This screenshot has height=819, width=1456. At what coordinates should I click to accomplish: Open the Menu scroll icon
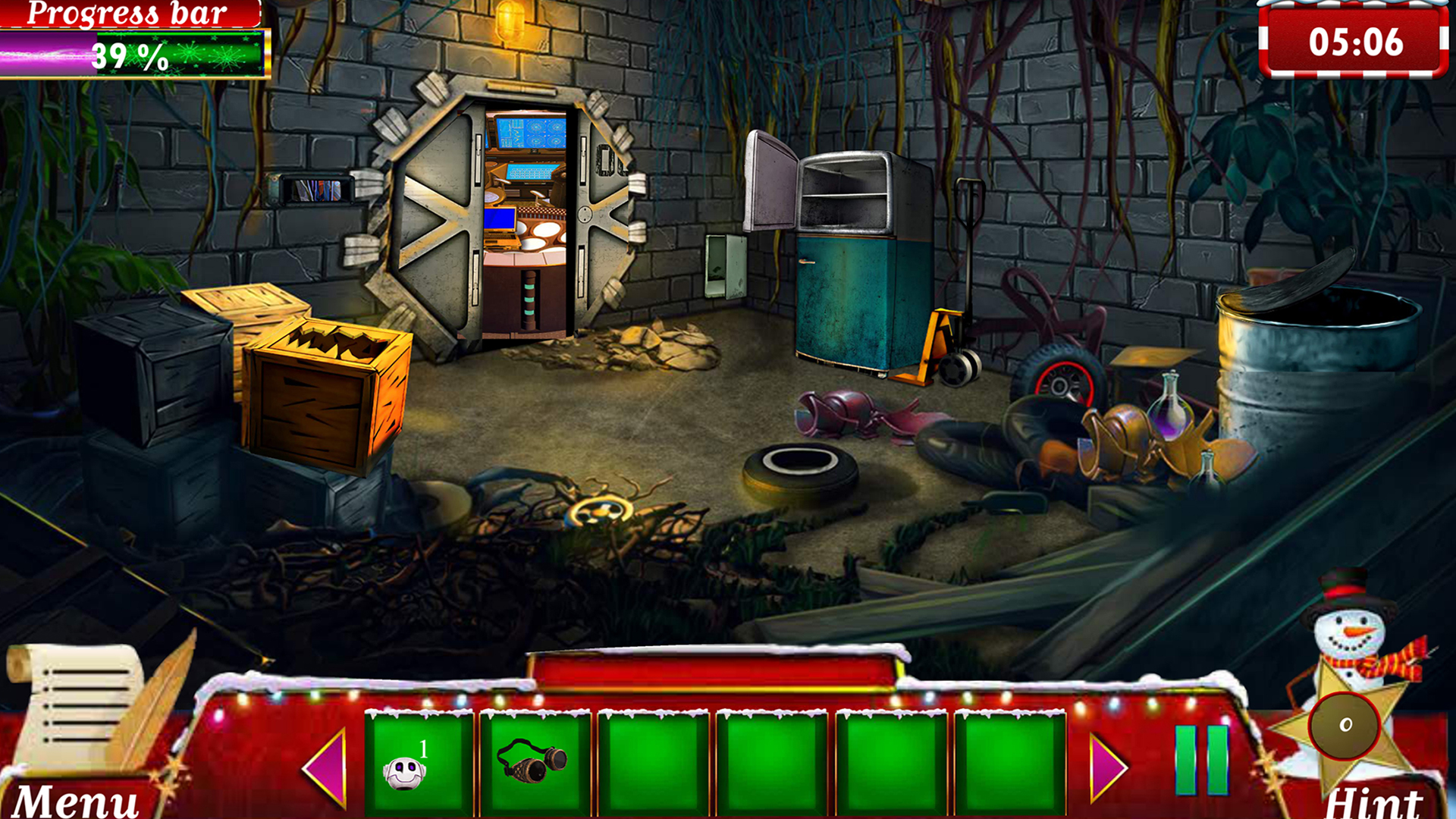point(83,705)
